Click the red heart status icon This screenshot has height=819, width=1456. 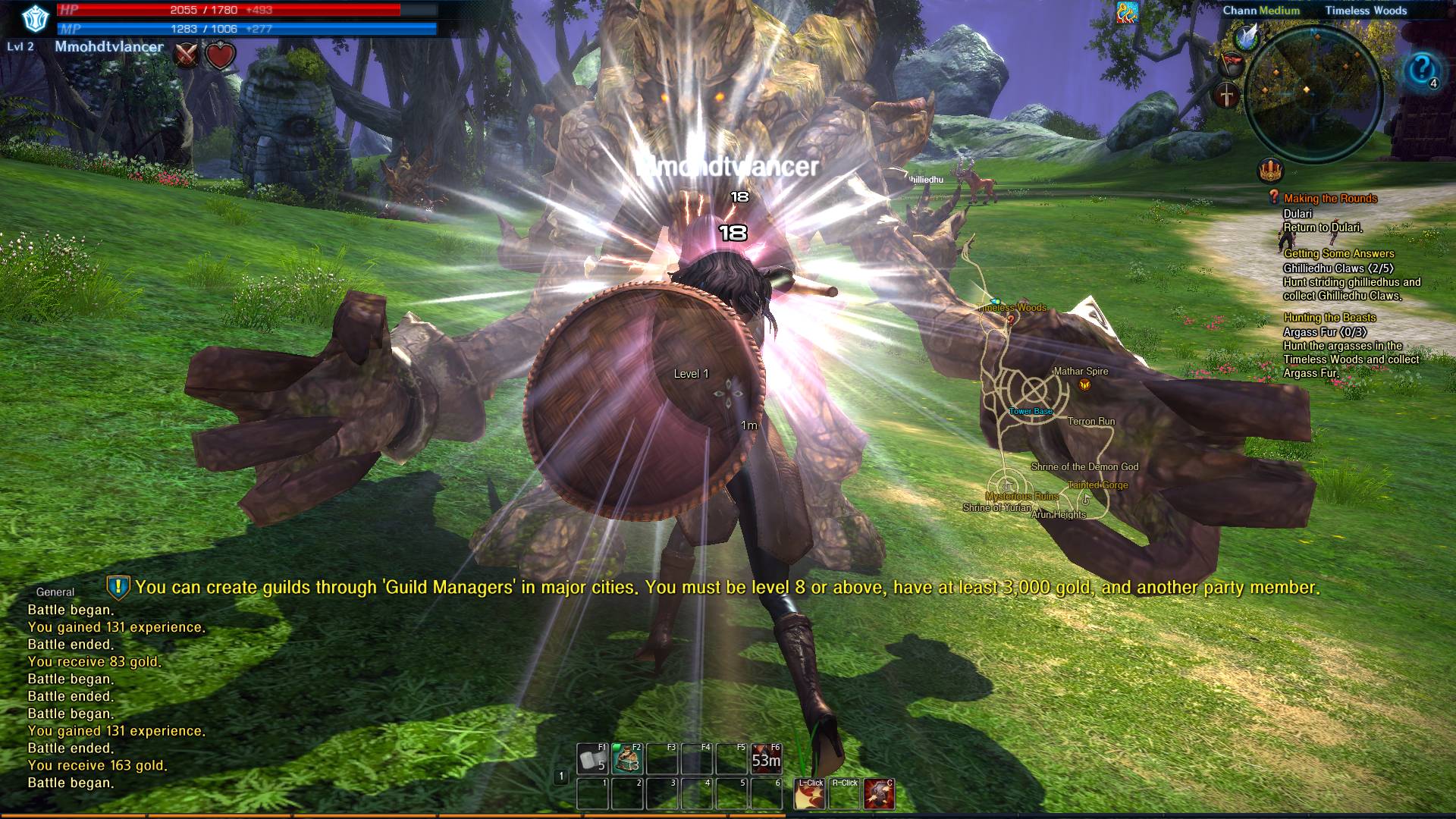[220, 55]
